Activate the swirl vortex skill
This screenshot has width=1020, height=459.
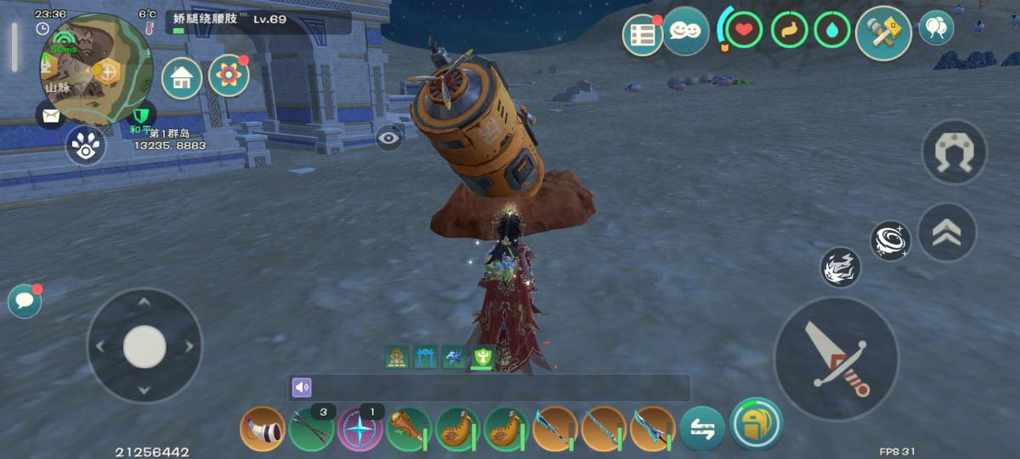[x=889, y=241]
